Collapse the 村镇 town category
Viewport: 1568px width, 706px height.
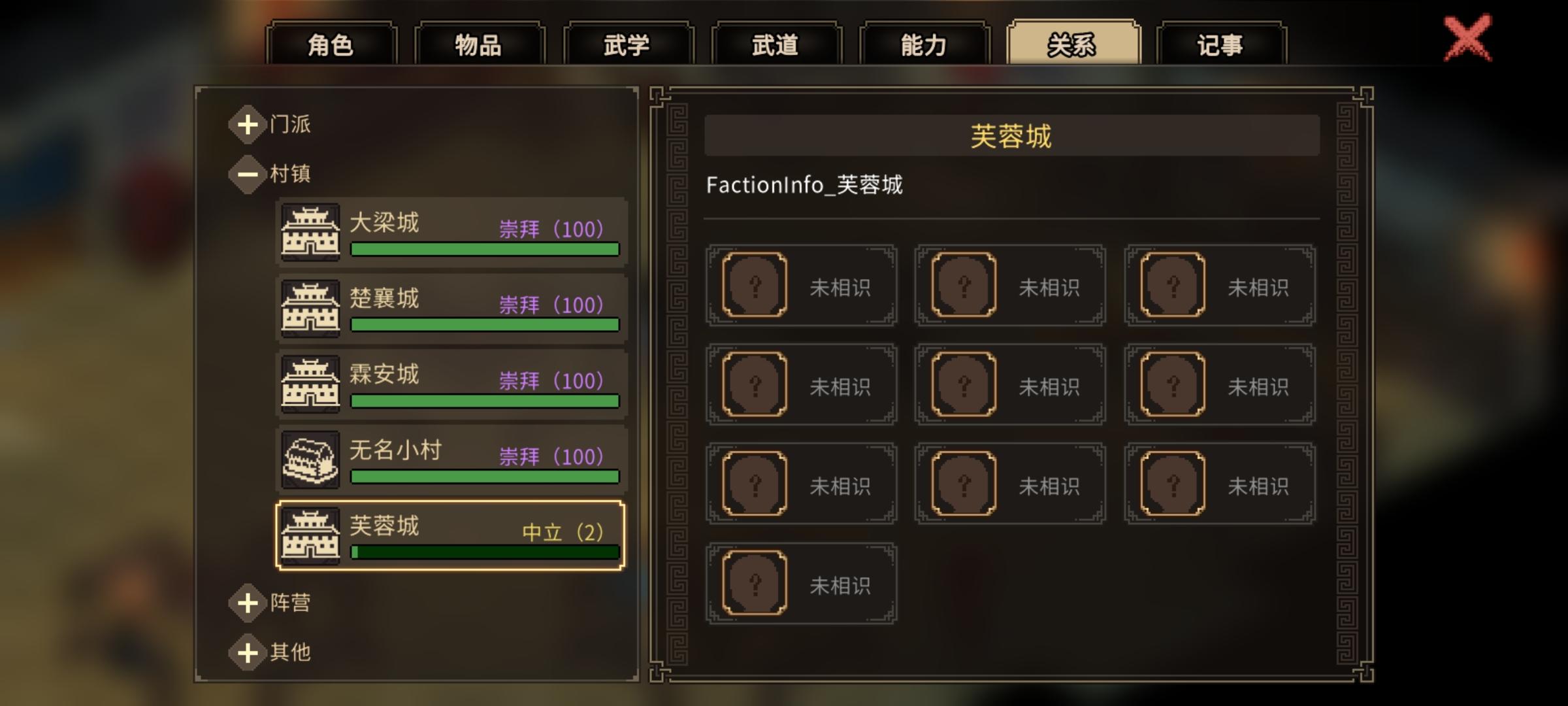tap(247, 175)
